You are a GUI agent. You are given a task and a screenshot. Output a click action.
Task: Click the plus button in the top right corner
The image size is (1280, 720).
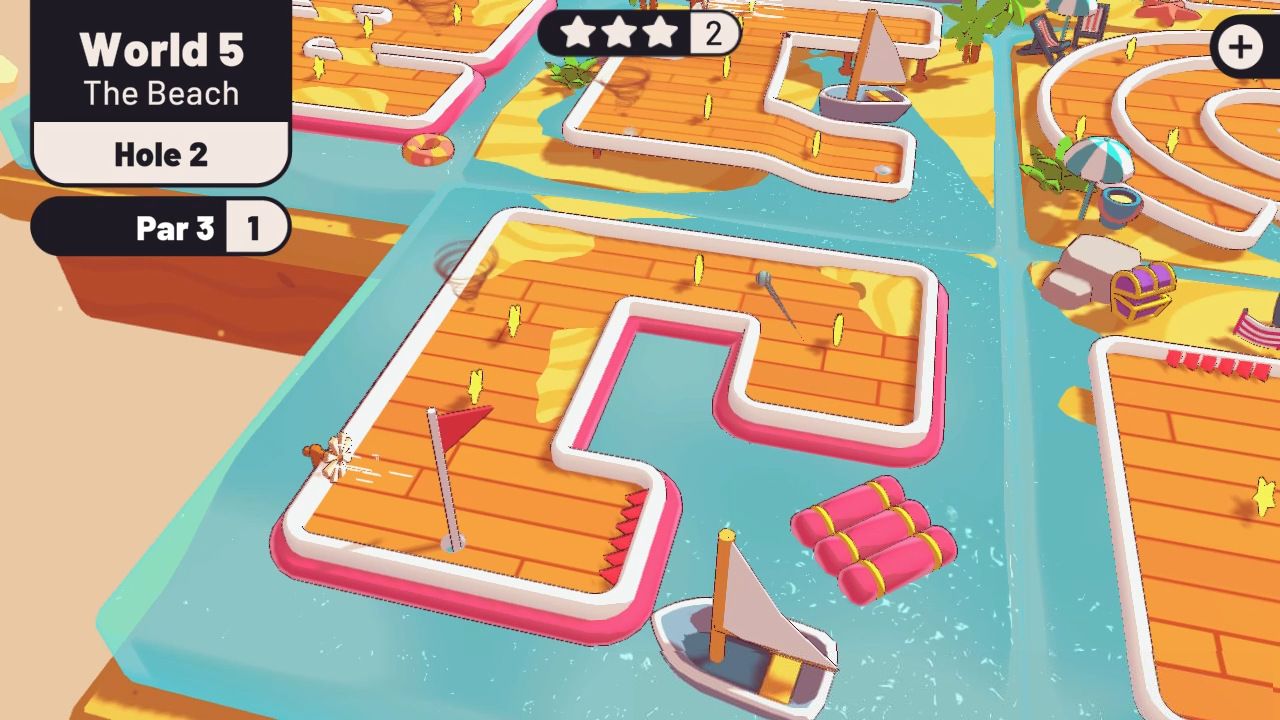[x=1241, y=46]
